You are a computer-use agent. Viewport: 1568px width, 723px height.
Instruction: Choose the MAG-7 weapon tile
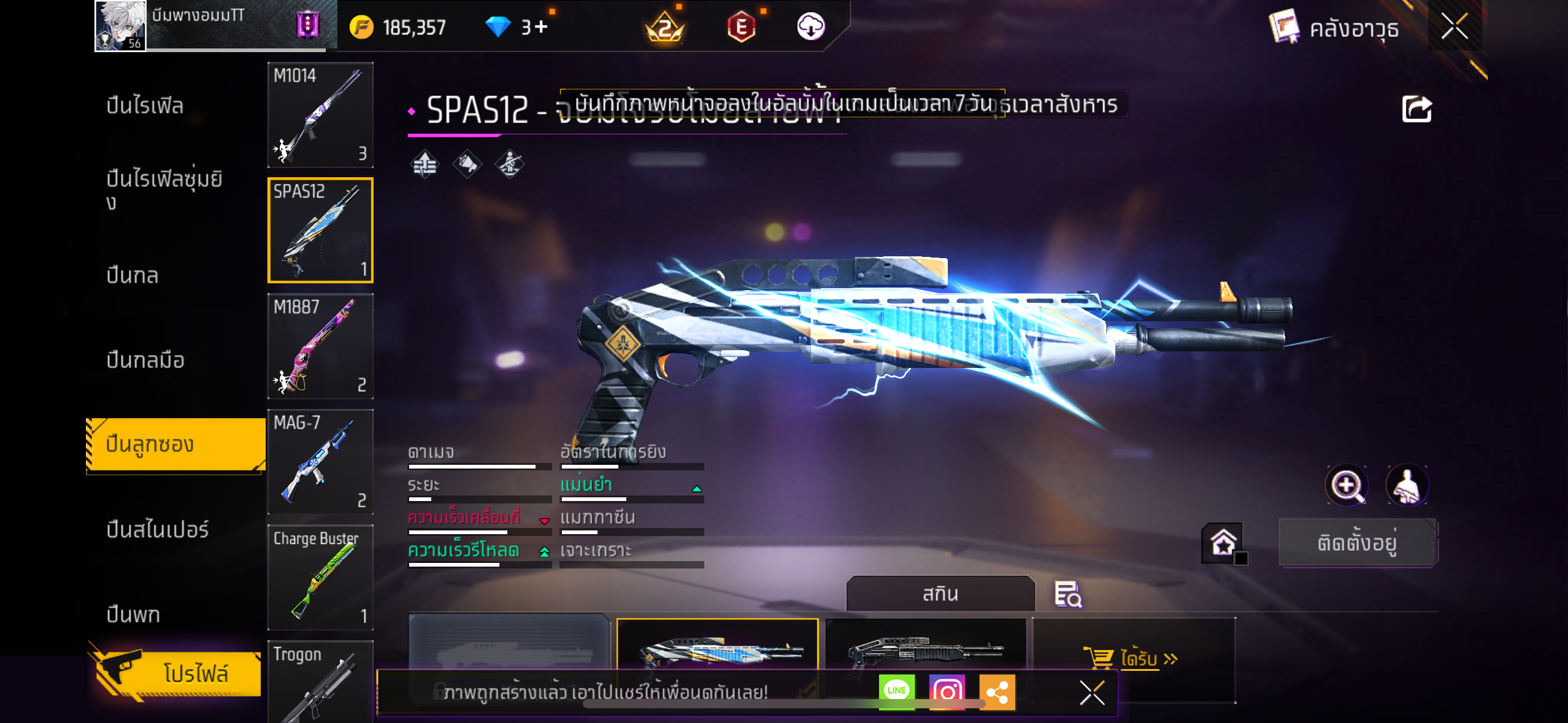coord(320,461)
